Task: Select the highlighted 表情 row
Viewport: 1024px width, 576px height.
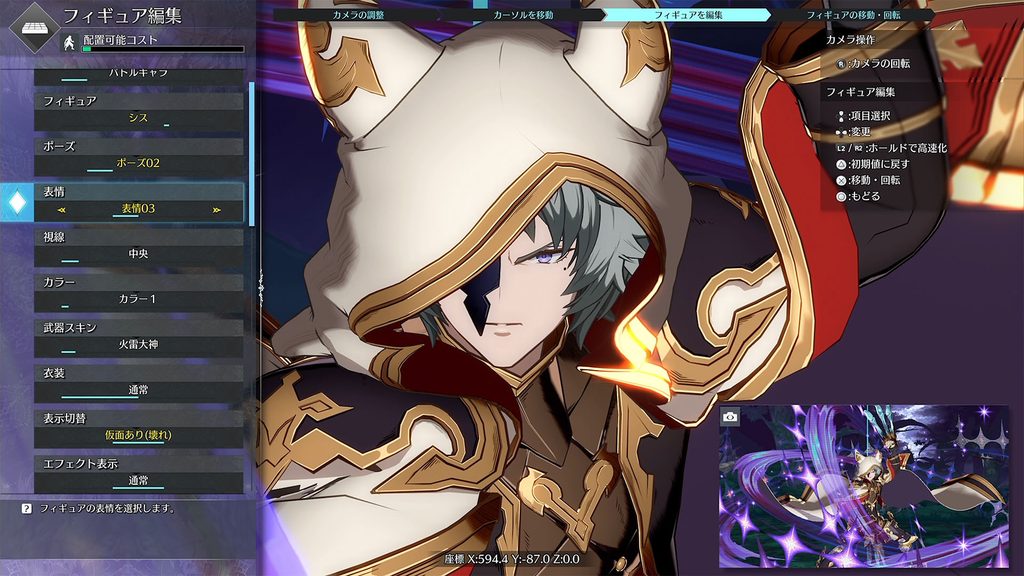Action: tap(139, 201)
